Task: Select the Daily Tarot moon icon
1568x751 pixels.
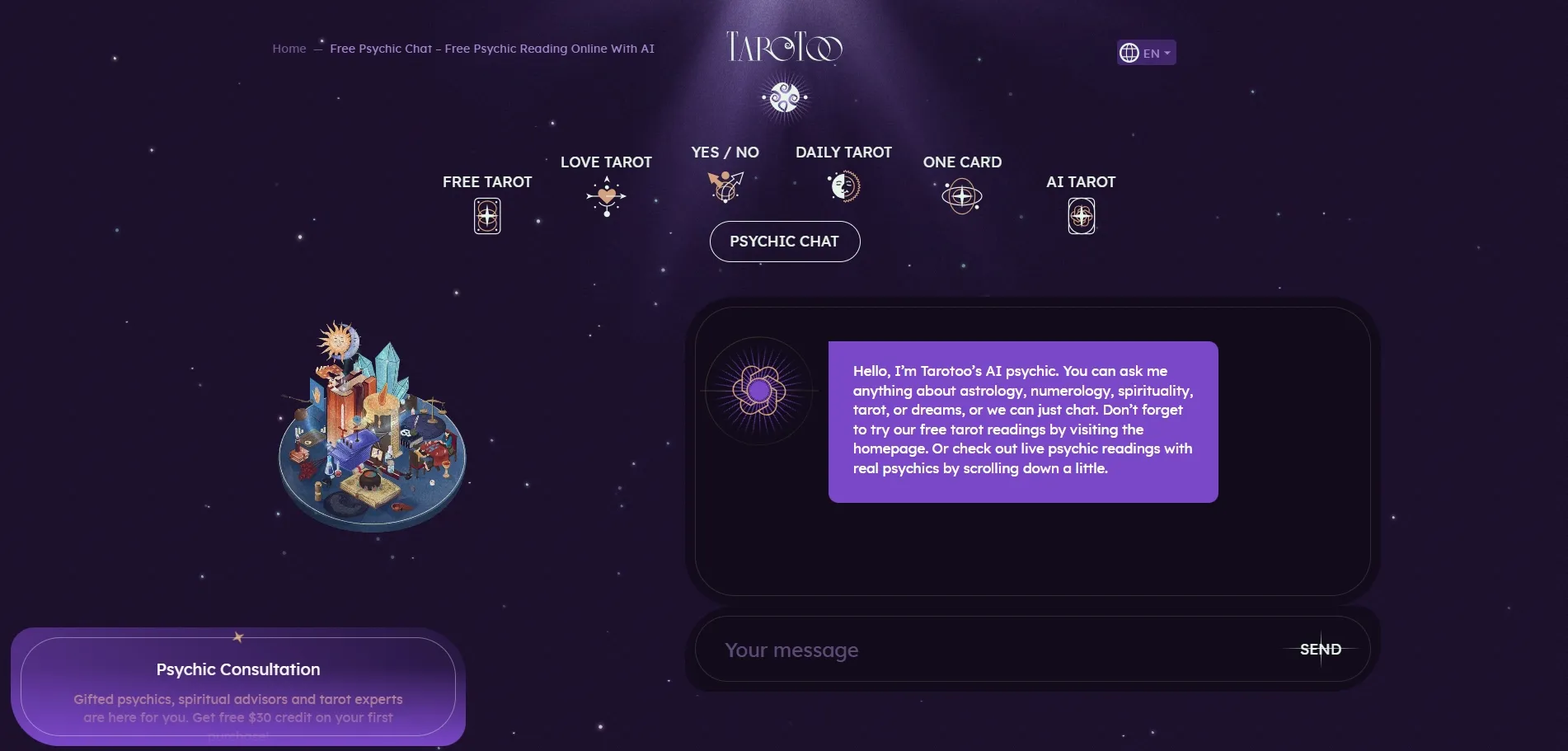Action: [843, 186]
